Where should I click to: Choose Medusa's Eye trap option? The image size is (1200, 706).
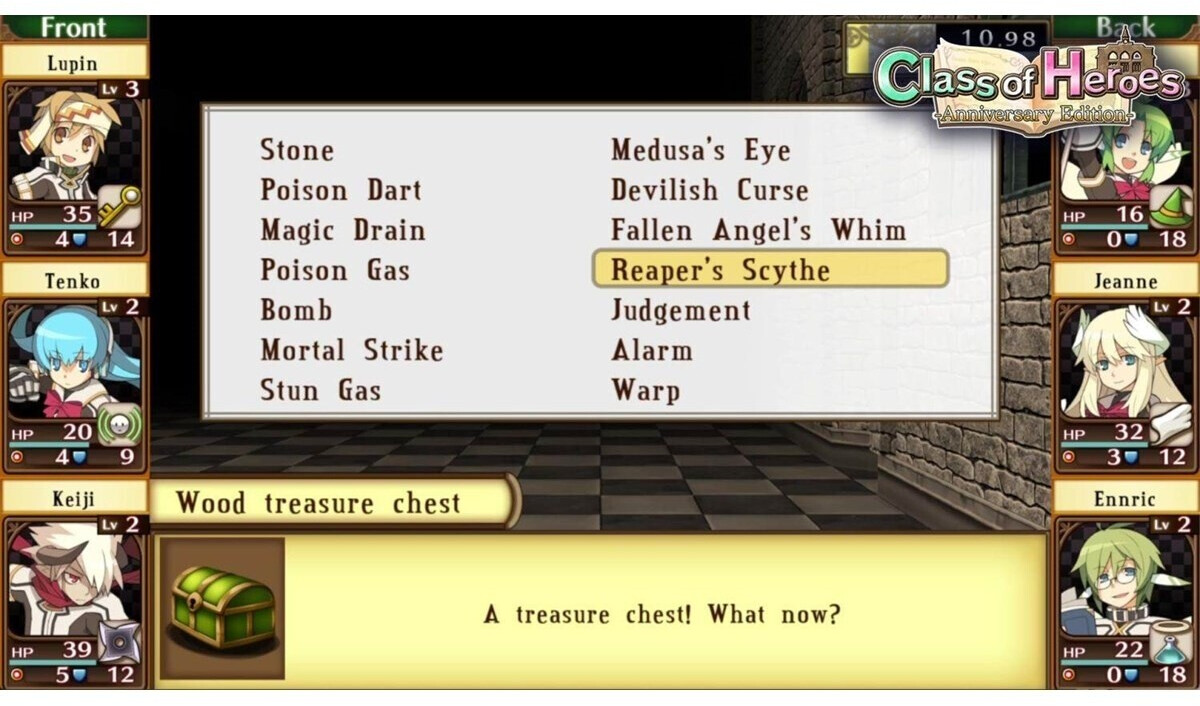[x=700, y=151]
